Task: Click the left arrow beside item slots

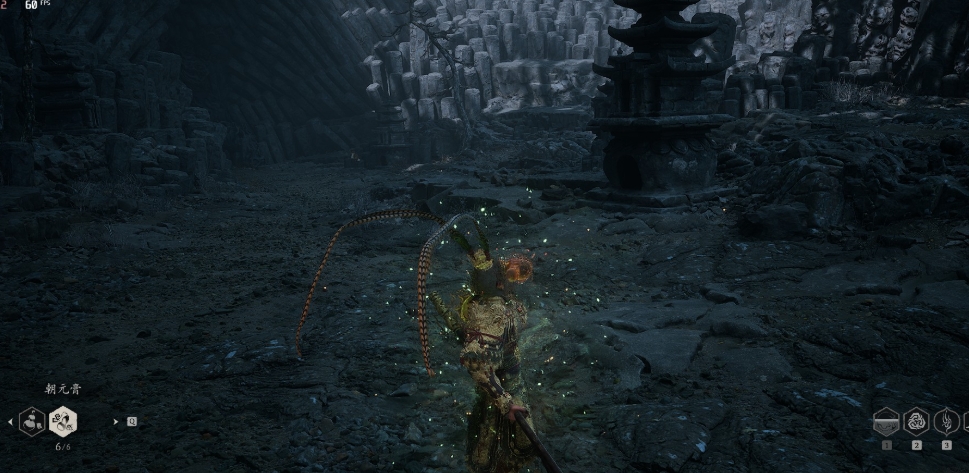Action: 11,422
